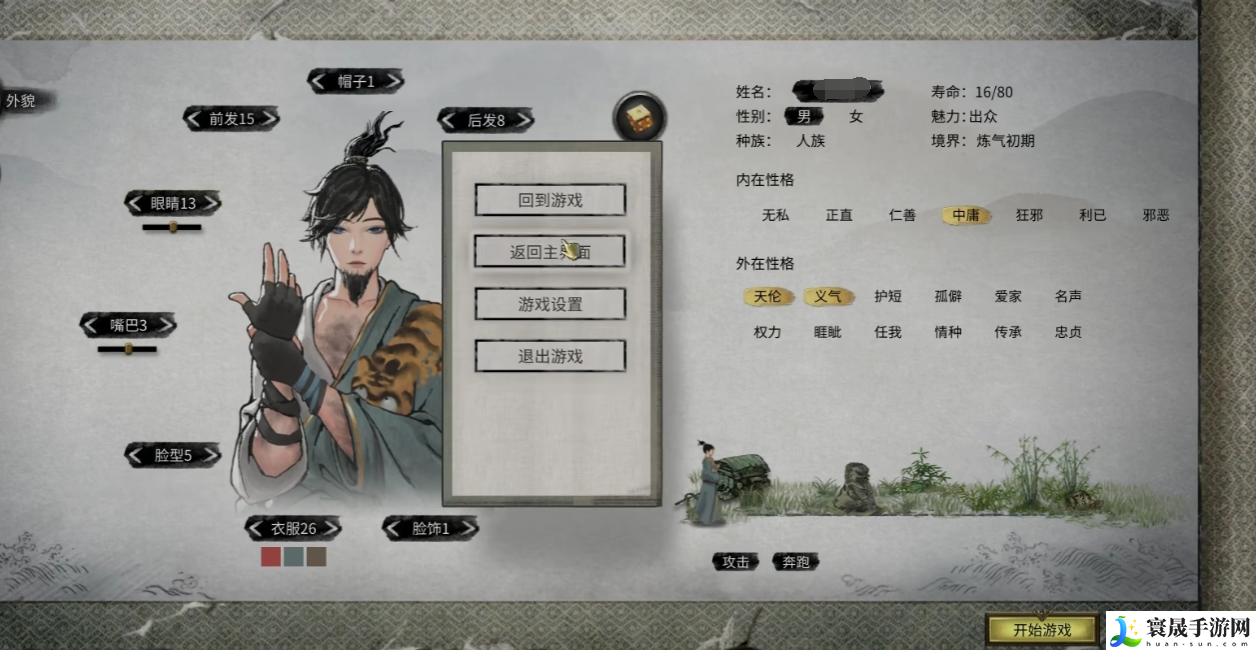The image size is (1256, 650).
Task: Select the 狂邪 inner personality
Action: tap(1029, 215)
